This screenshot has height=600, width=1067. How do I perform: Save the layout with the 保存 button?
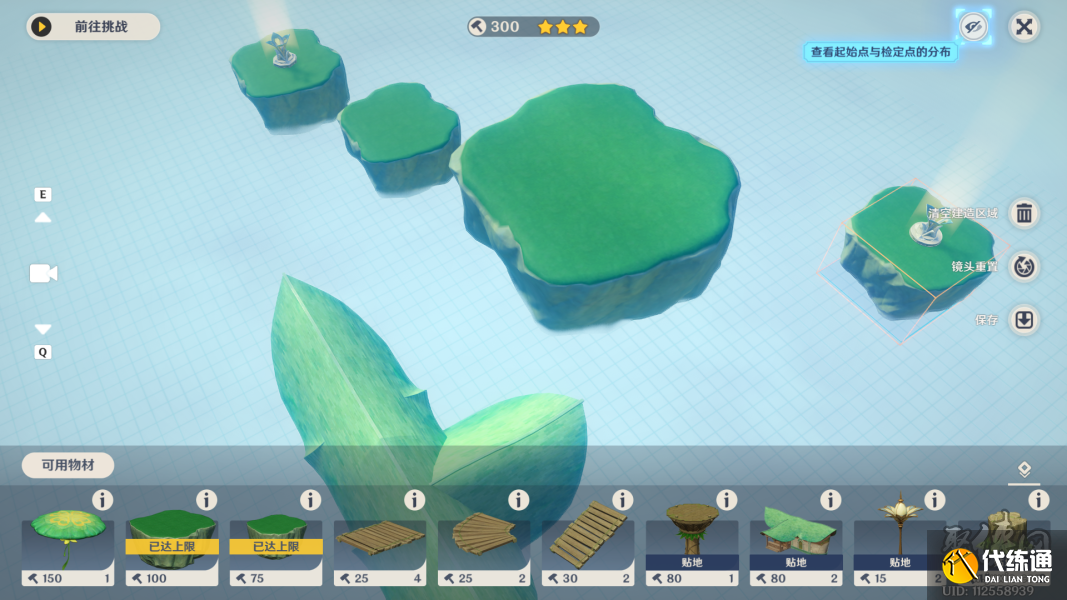click(x=1024, y=320)
